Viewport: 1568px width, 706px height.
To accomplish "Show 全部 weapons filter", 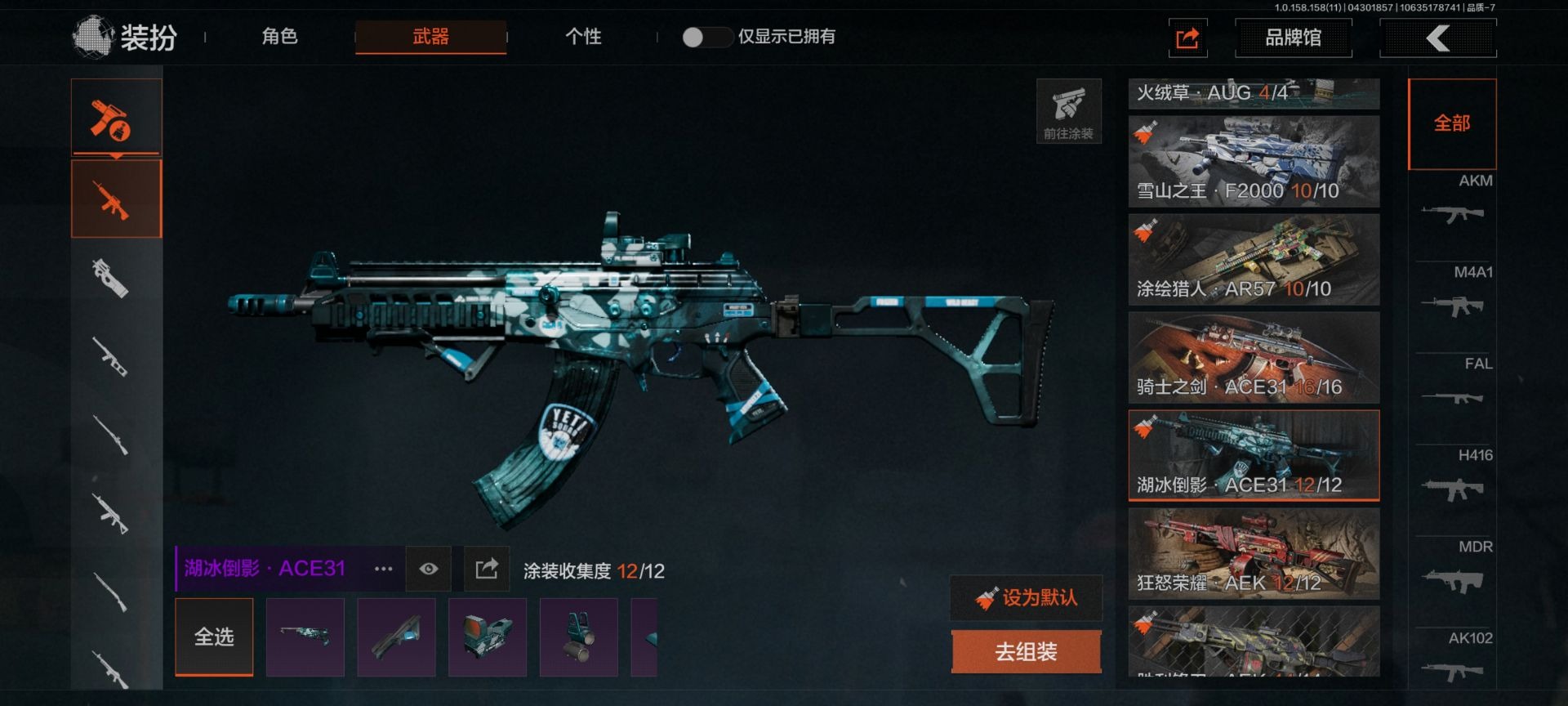I will click(1452, 123).
